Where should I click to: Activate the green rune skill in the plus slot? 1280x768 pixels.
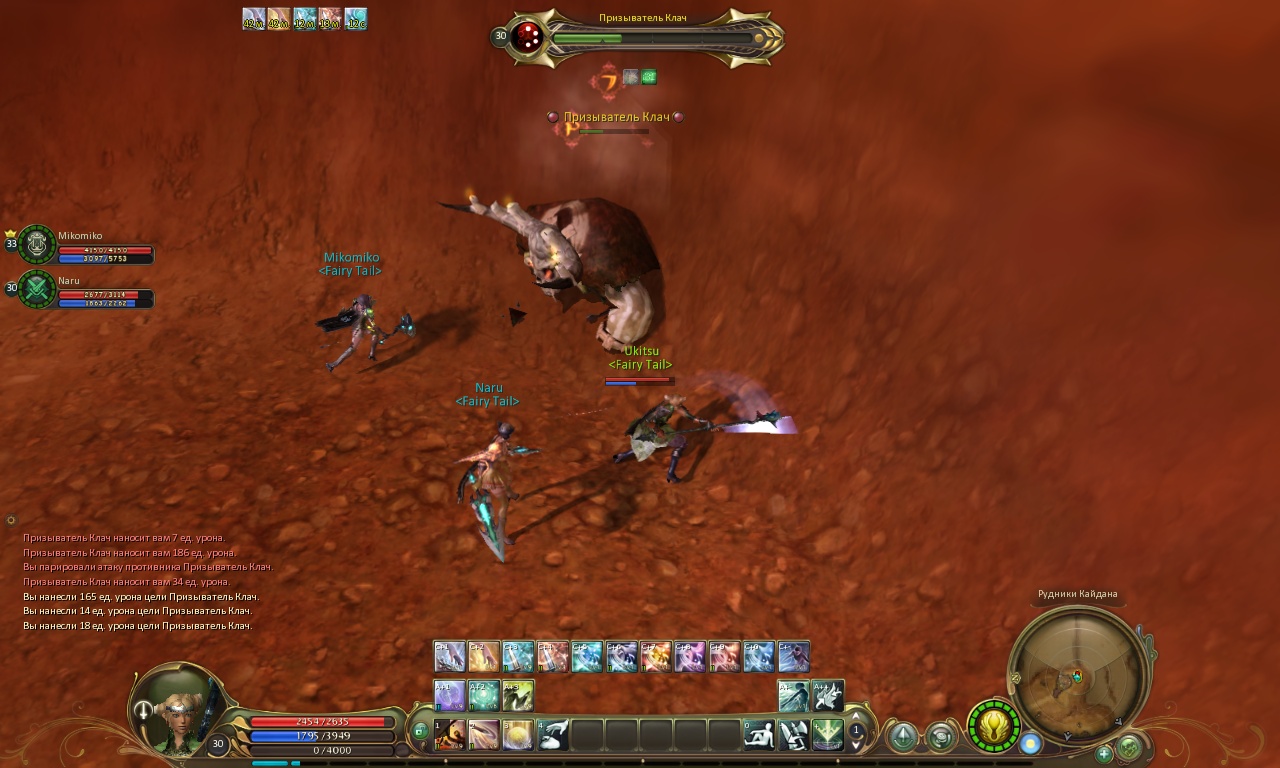click(828, 735)
